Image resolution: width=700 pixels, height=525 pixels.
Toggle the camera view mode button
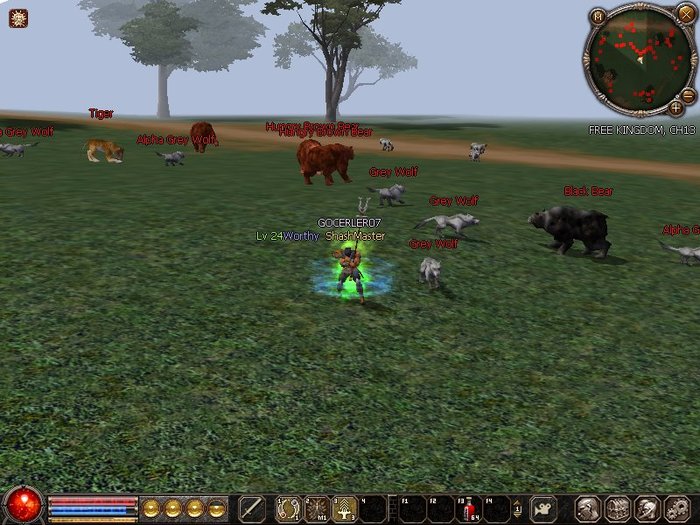point(543,509)
